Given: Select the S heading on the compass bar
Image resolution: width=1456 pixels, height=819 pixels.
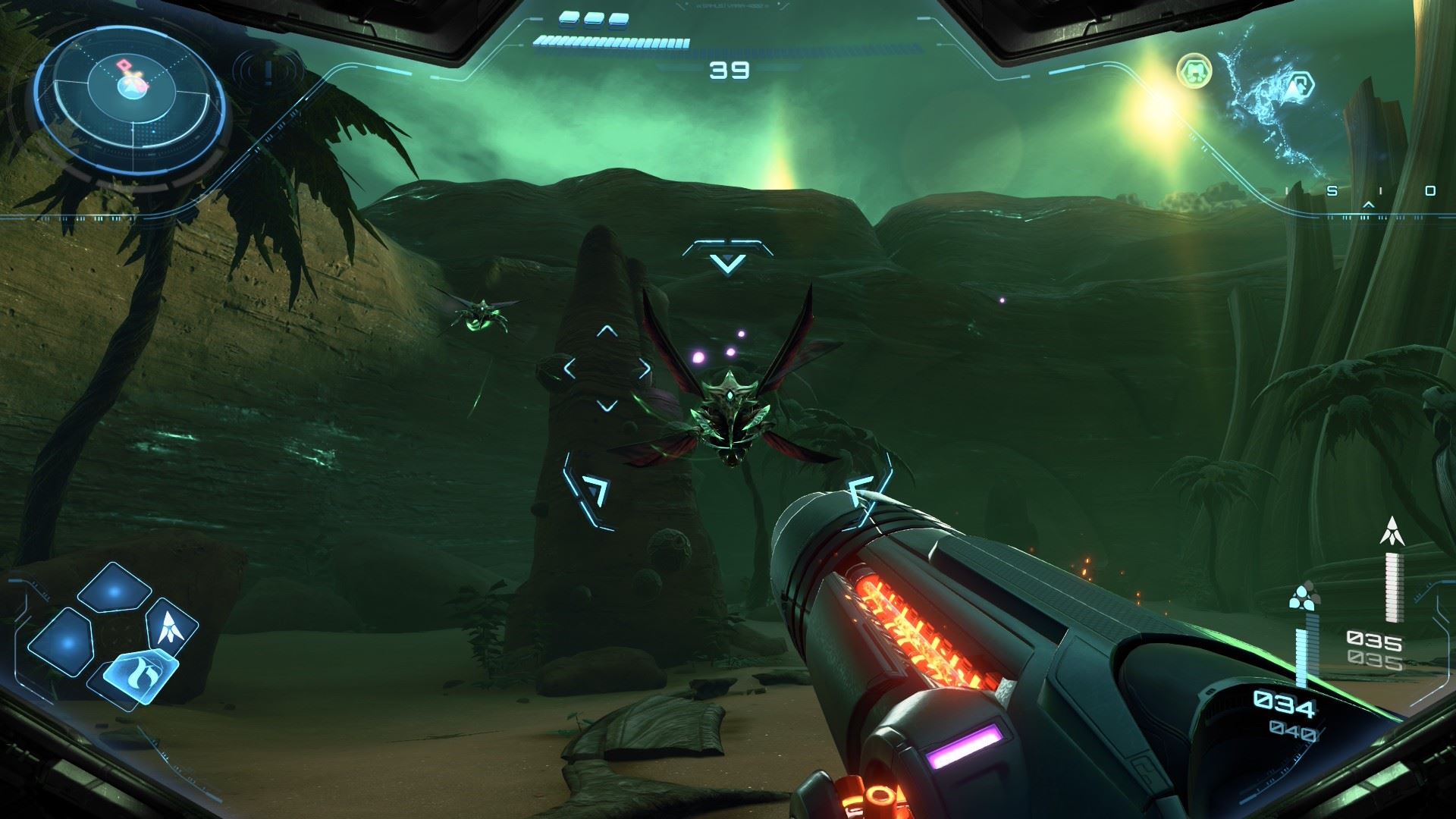Looking at the screenshot, I should point(1333,190).
